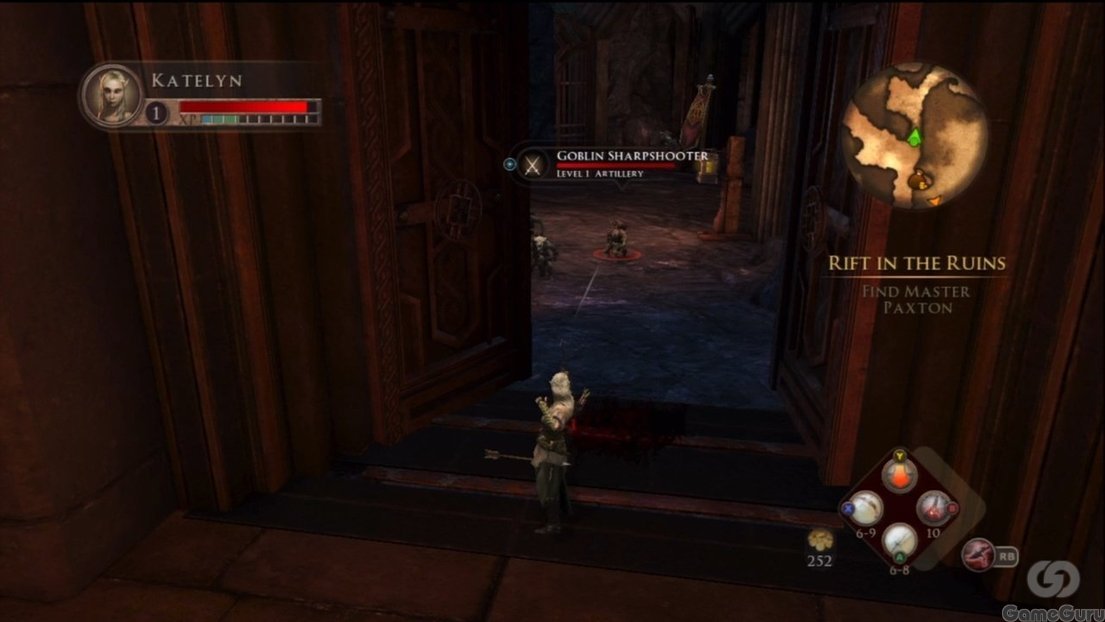
Task: Select the Rift in the Ruins quest tracker
Action: click(x=916, y=264)
